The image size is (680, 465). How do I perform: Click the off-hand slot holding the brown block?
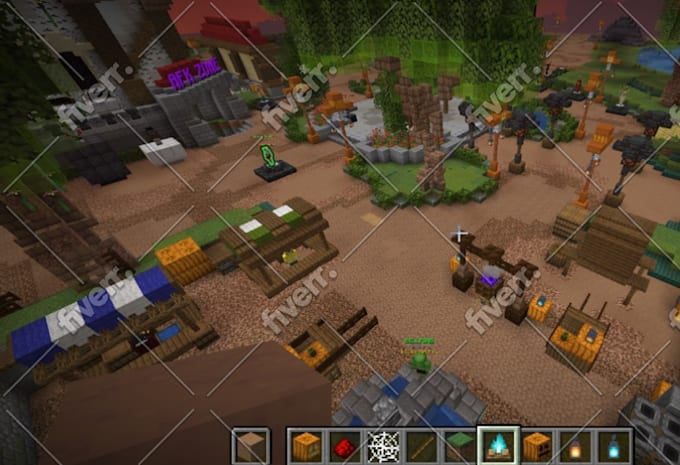pos(250,446)
